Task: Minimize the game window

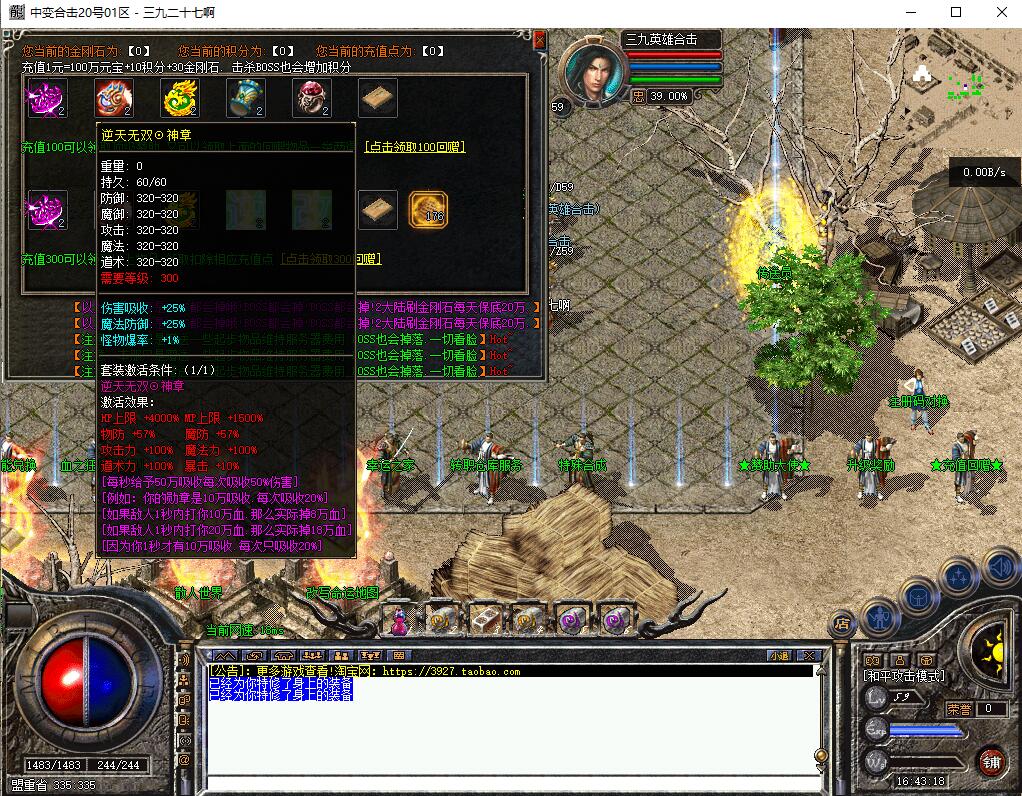Action: pos(909,12)
